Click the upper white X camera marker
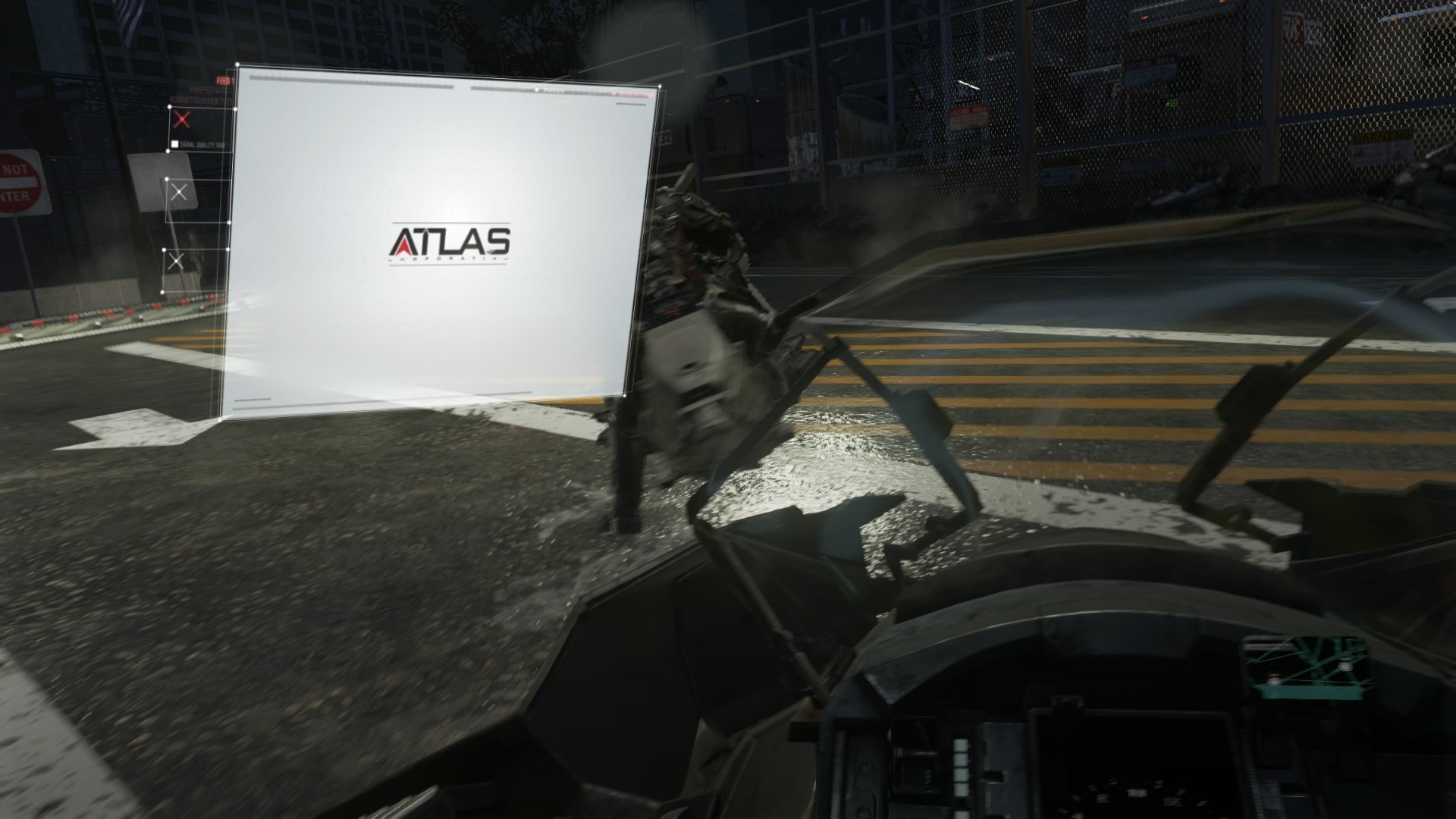Screen dimensions: 1456x819 click(x=179, y=192)
